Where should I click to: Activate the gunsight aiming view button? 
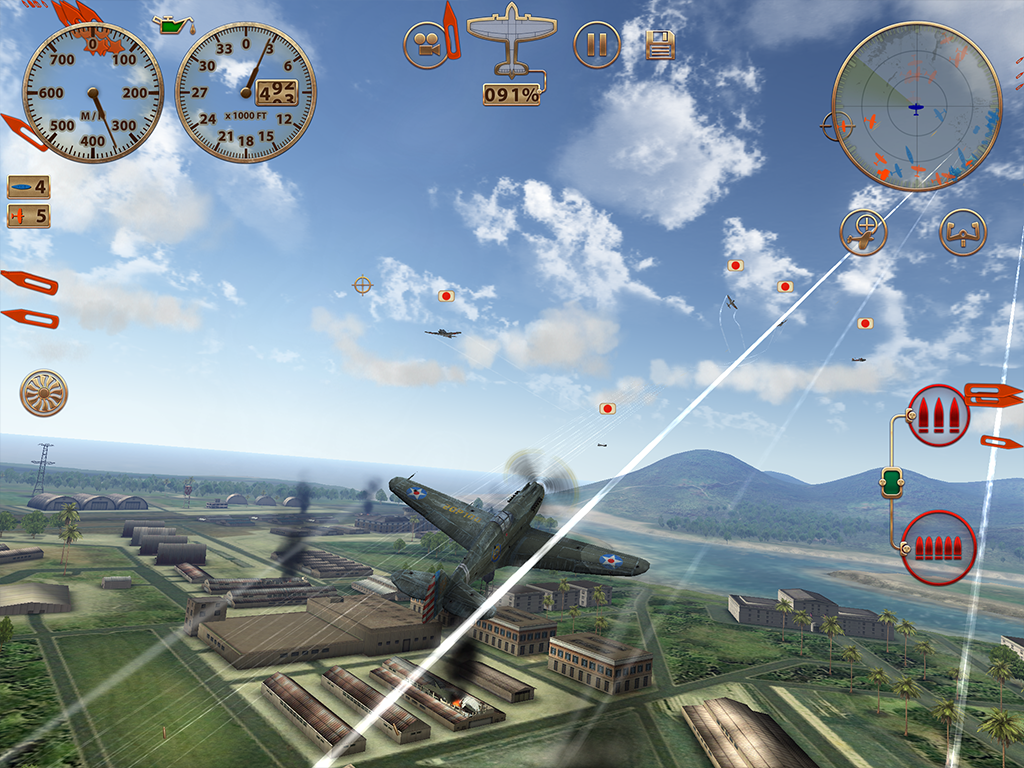click(x=863, y=233)
